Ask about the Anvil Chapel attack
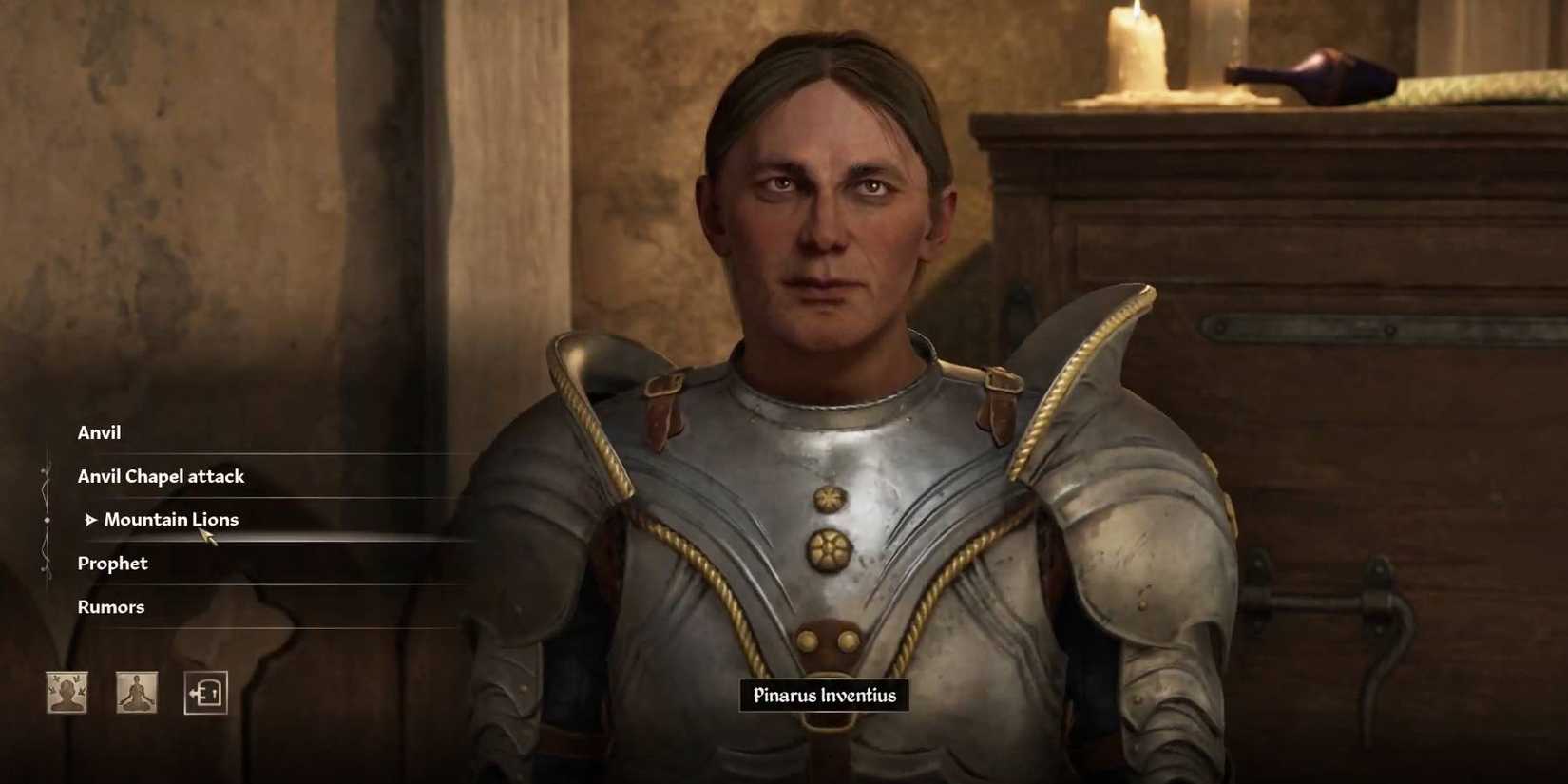 pyautogui.click(x=162, y=476)
